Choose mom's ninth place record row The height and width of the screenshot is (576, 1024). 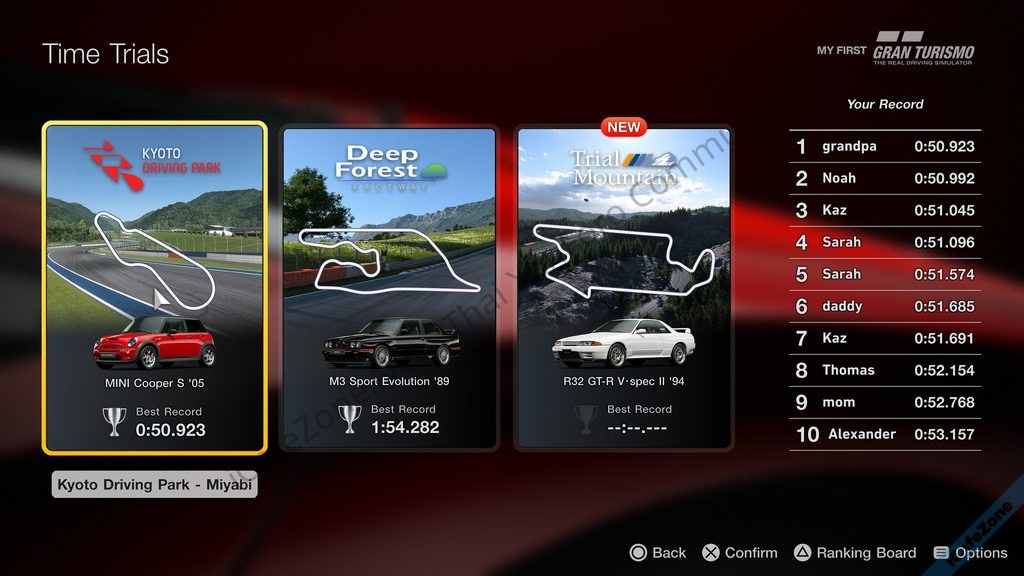coord(885,403)
